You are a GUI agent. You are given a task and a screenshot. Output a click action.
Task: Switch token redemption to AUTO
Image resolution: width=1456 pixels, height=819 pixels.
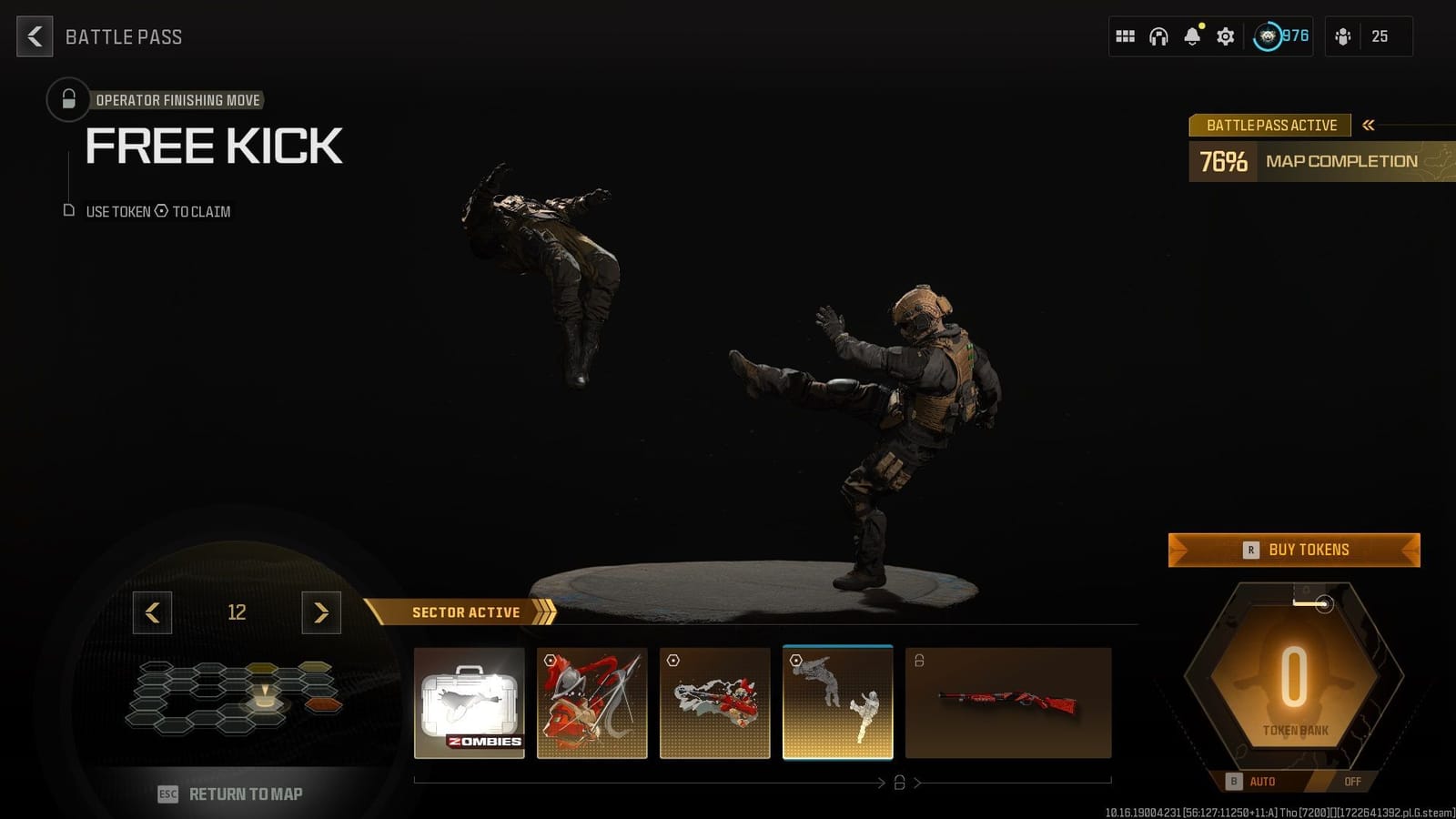(x=1263, y=781)
